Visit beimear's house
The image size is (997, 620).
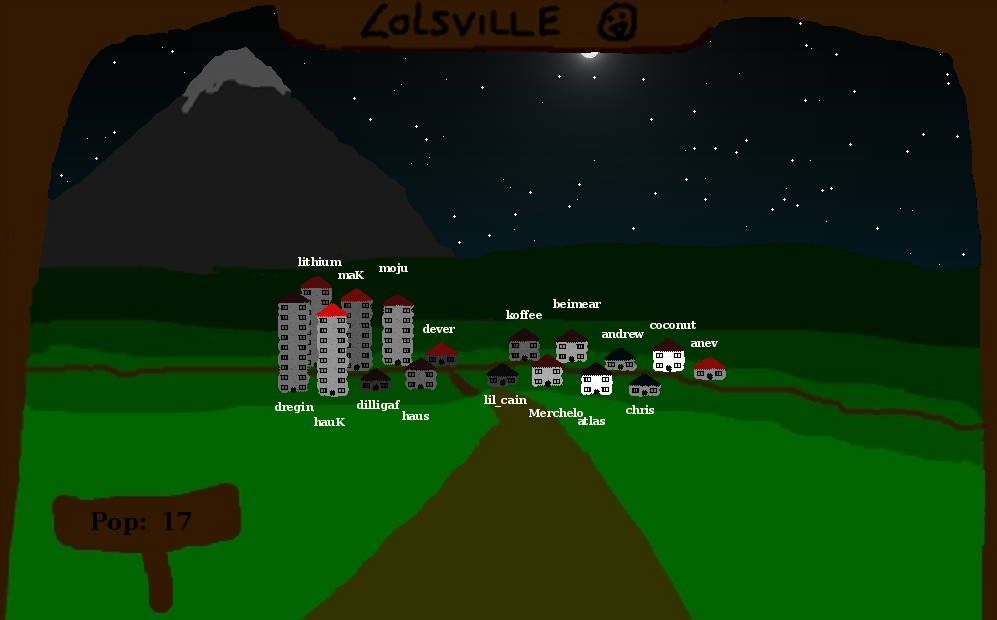(571, 346)
